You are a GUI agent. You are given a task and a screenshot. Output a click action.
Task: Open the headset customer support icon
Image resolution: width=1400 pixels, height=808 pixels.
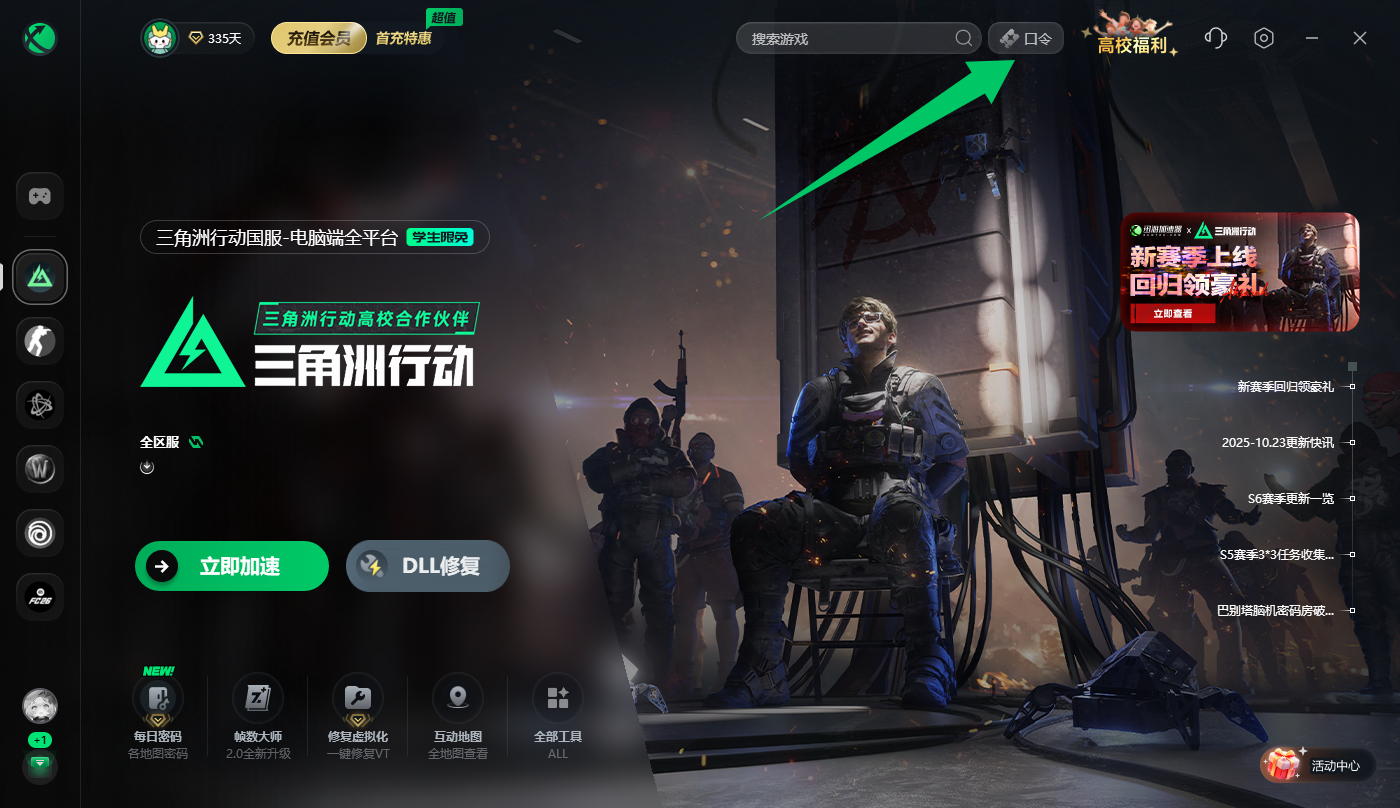pos(1214,37)
